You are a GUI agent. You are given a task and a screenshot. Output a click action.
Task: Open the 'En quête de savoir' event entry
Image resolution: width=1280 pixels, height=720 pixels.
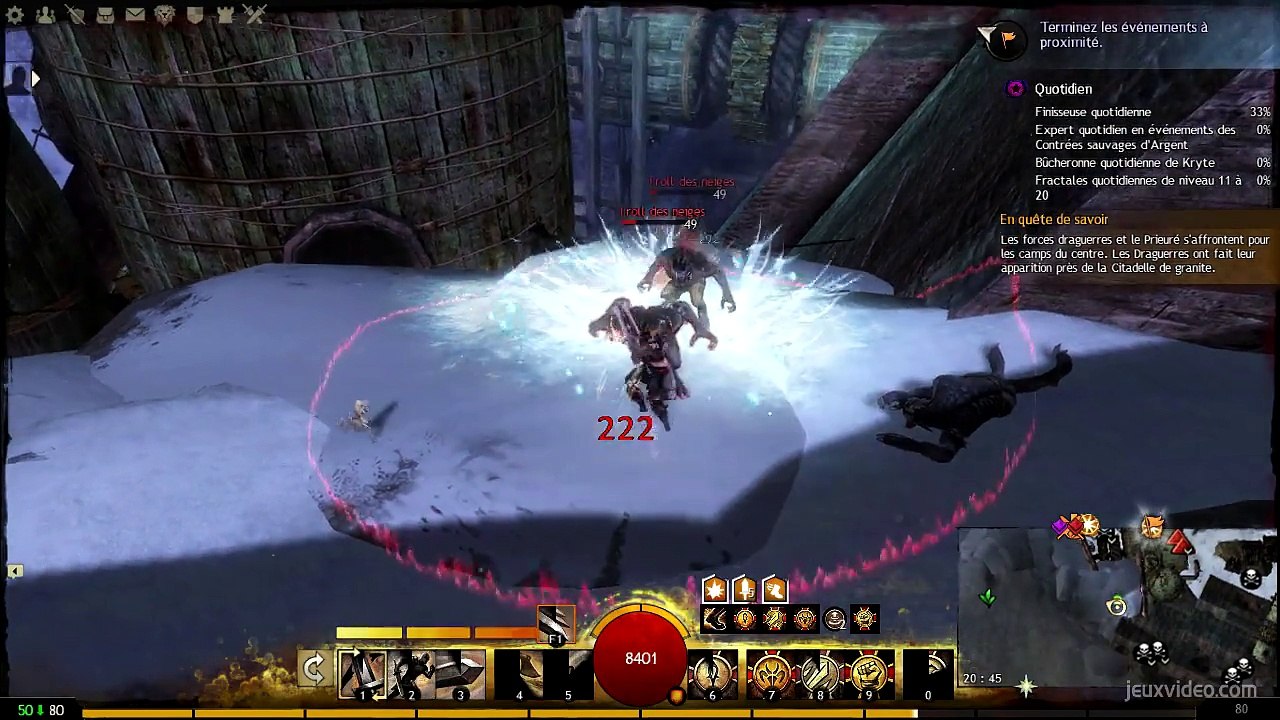pyautogui.click(x=1054, y=219)
